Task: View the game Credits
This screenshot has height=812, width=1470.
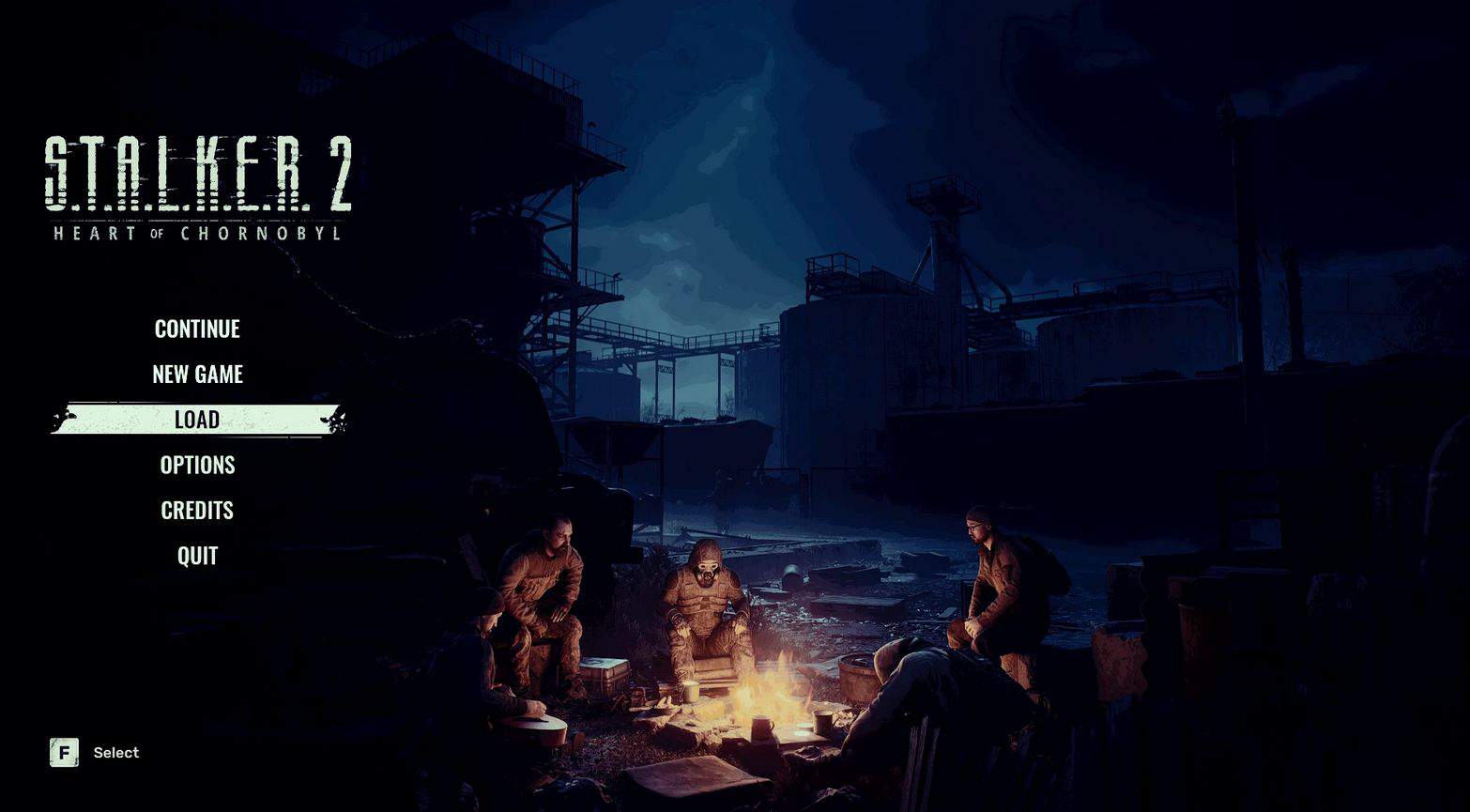Action: (x=197, y=510)
